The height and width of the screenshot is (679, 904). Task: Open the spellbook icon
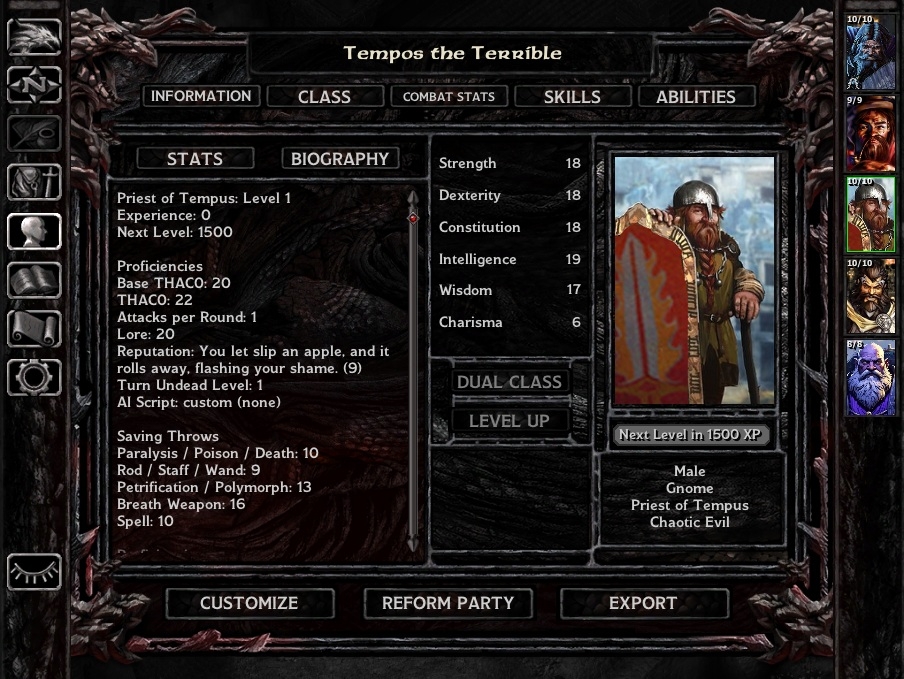[34, 280]
